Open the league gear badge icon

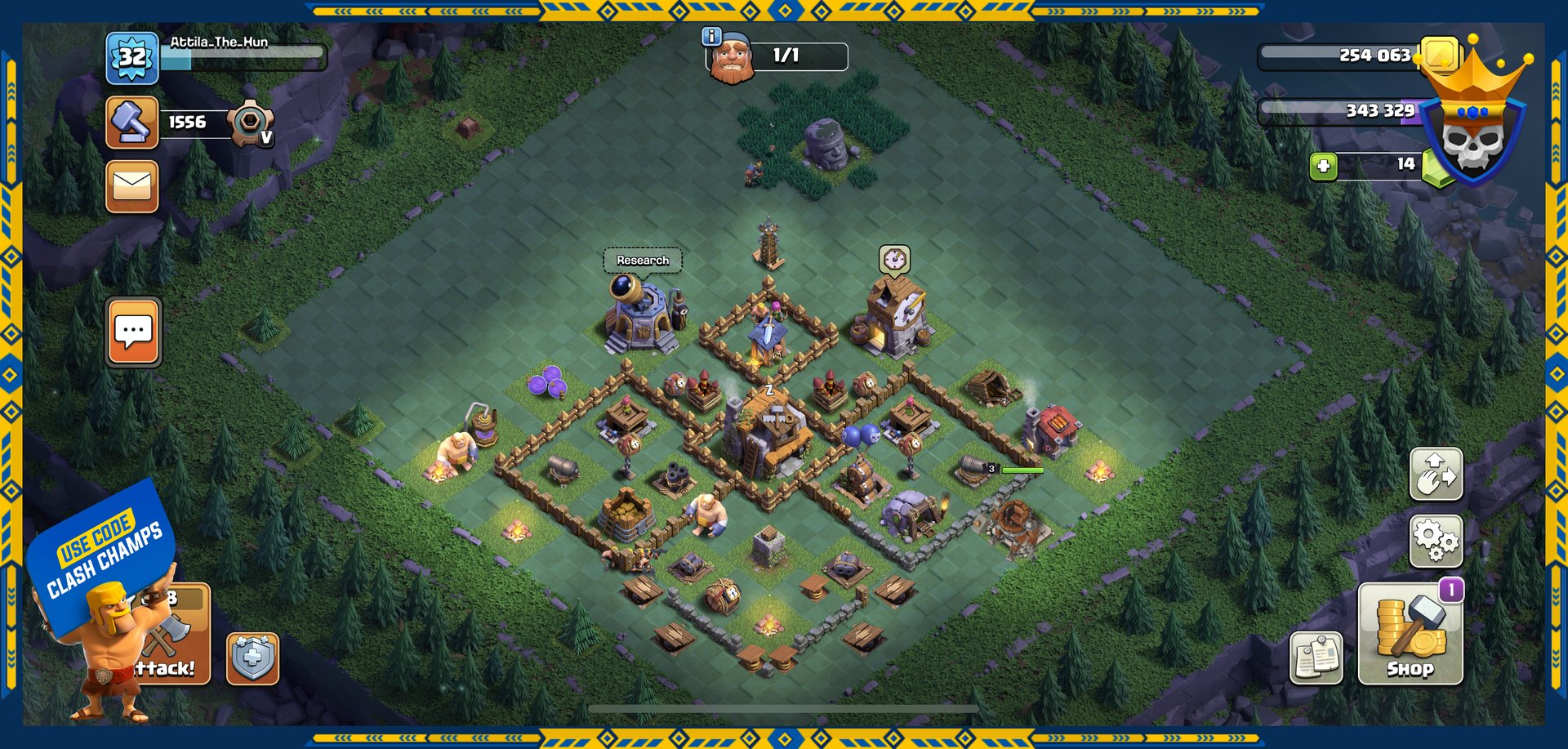pos(250,123)
